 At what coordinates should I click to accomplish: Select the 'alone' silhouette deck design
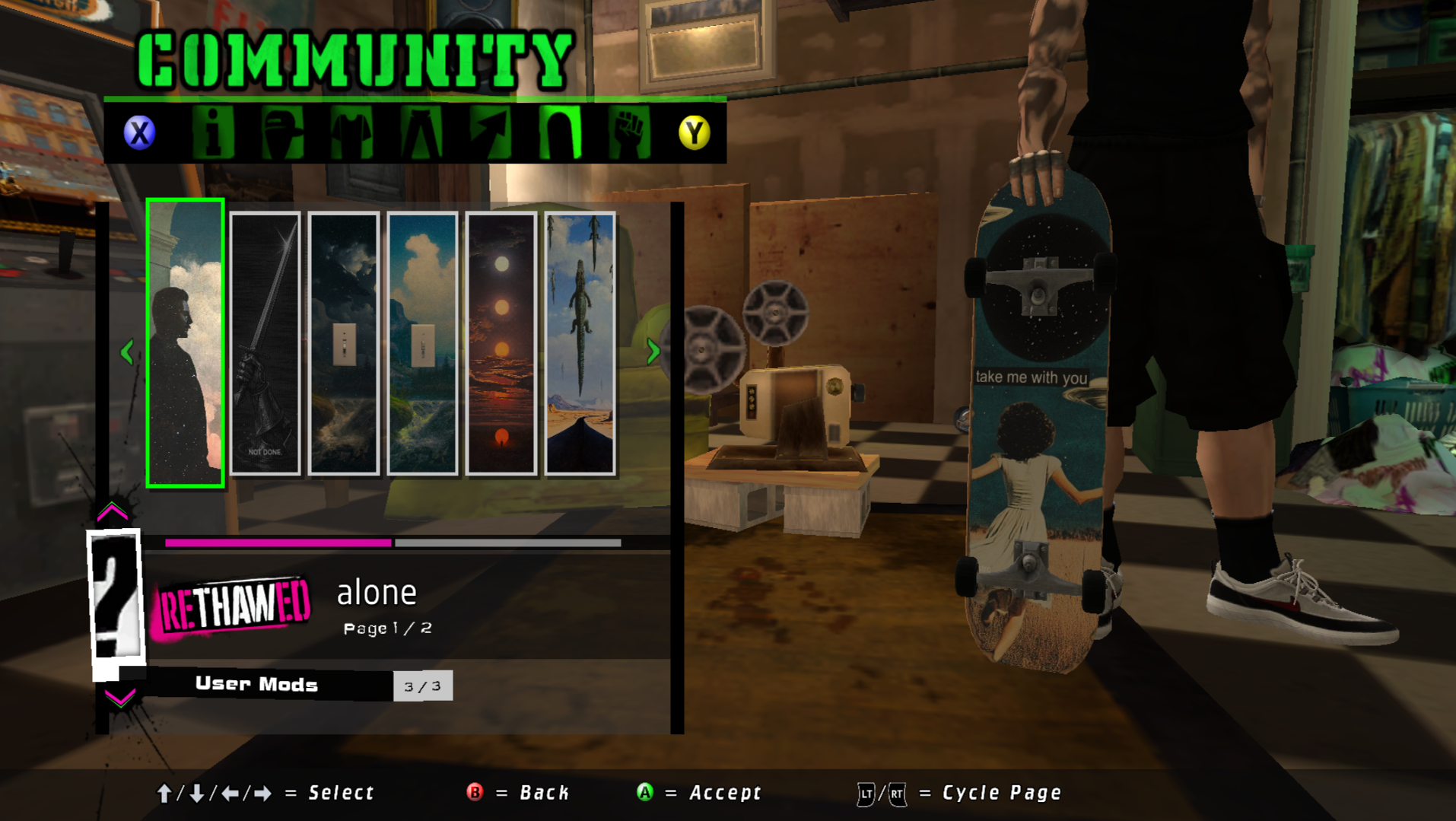click(185, 343)
